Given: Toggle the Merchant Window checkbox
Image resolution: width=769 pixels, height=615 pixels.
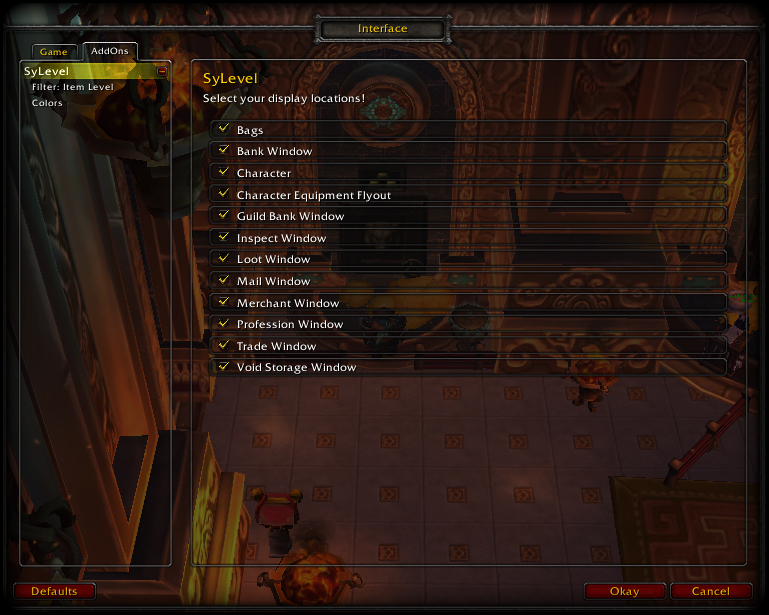Looking at the screenshot, I should coord(223,303).
